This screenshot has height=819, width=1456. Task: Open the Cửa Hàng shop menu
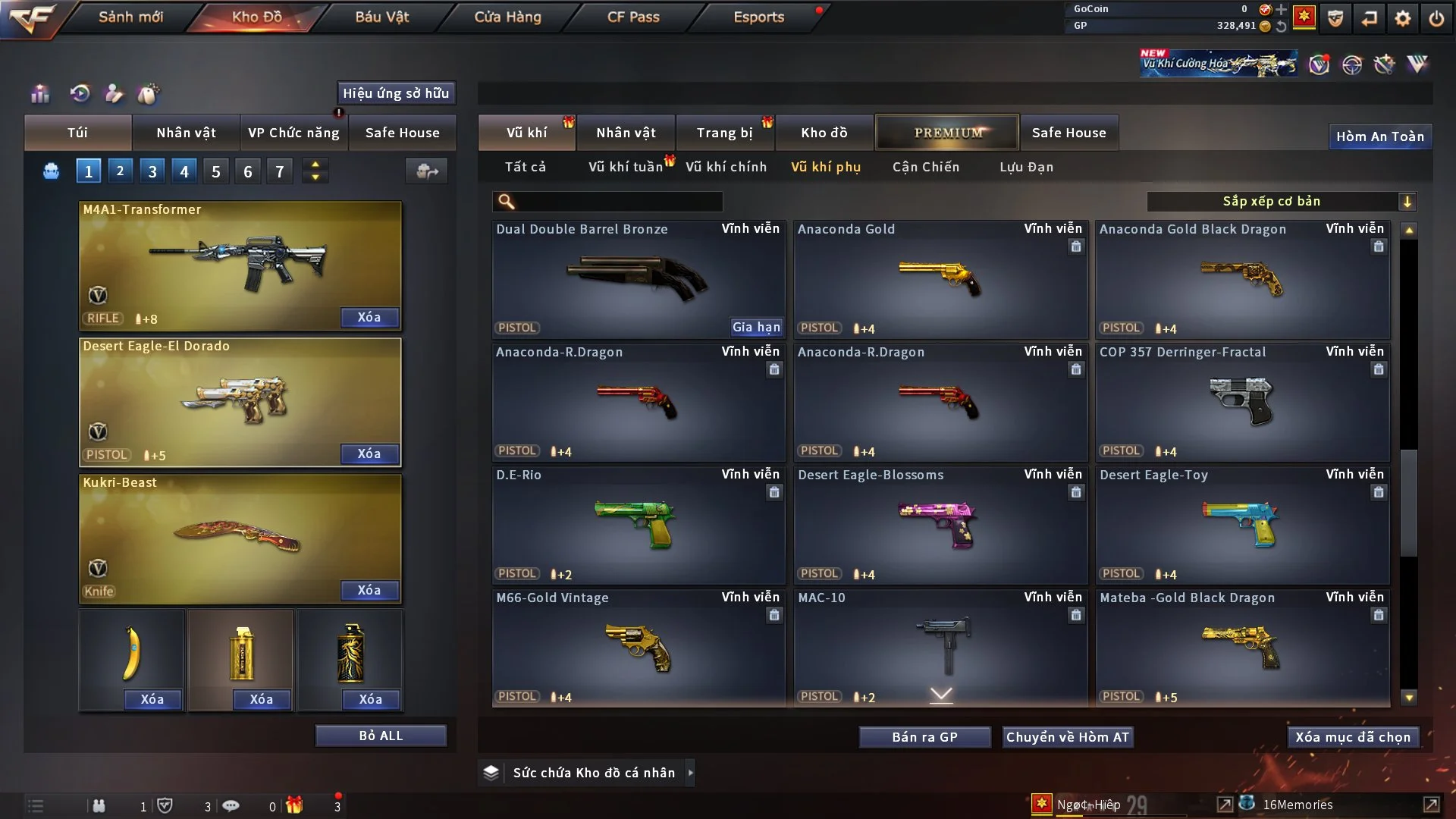(x=507, y=17)
